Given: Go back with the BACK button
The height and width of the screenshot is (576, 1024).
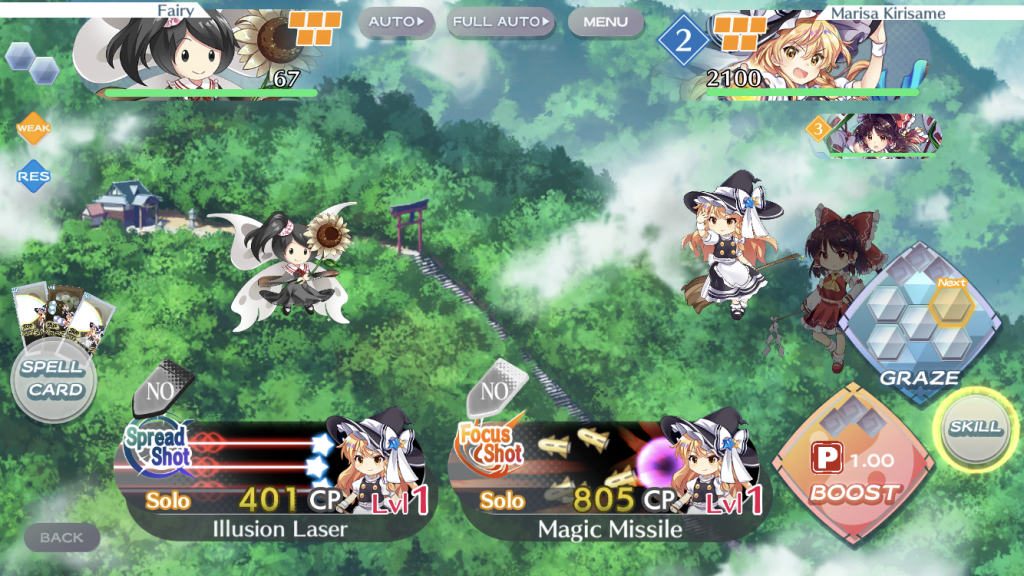Looking at the screenshot, I should [x=61, y=537].
